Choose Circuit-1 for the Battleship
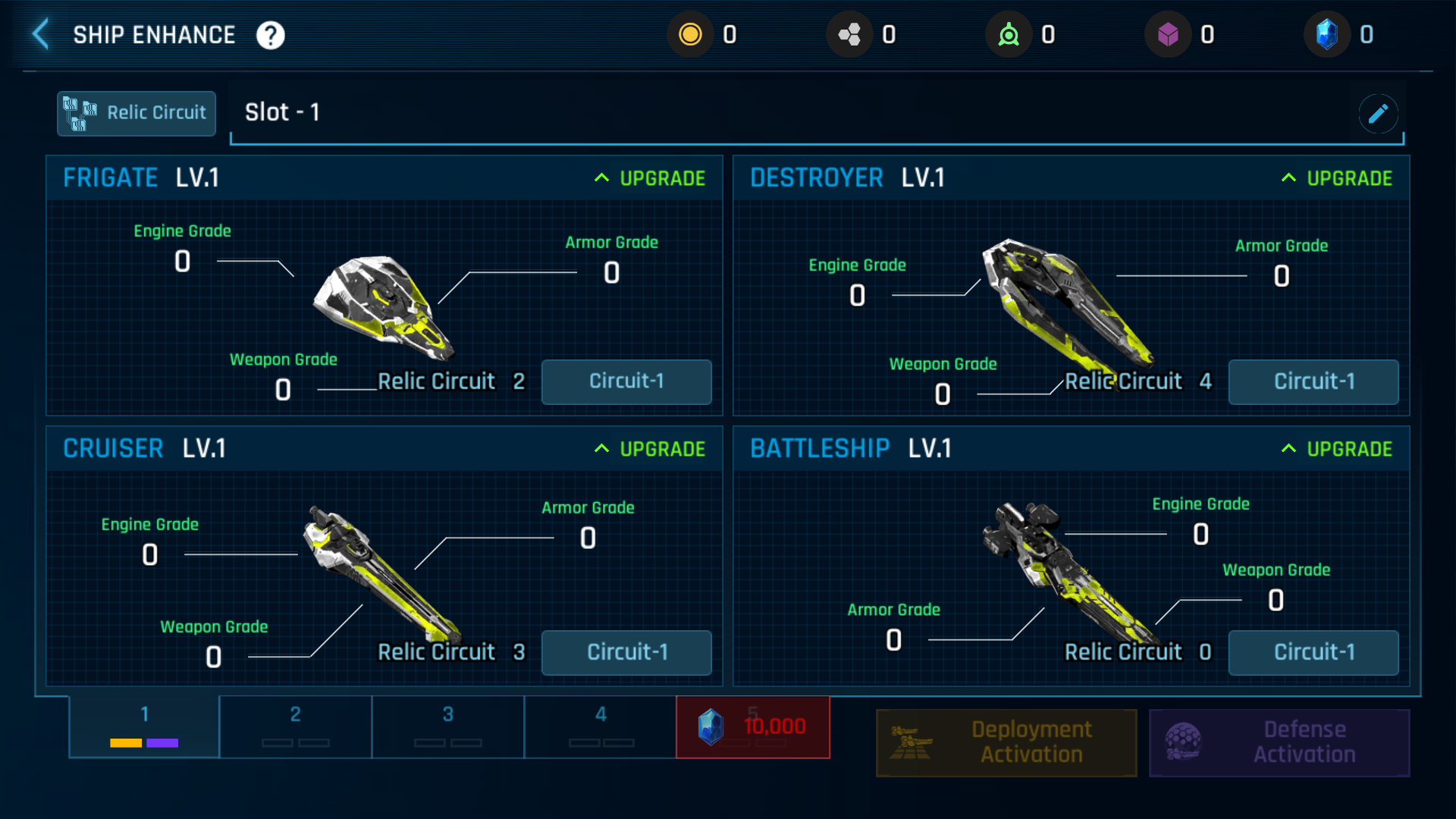The image size is (1456, 819). (1313, 652)
